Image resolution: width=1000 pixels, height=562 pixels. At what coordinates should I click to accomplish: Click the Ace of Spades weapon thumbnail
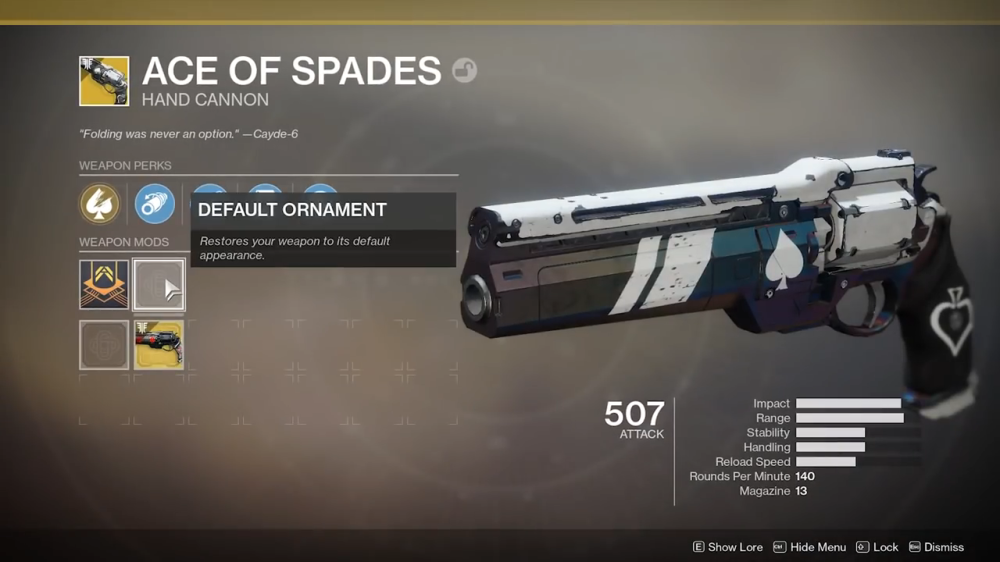tap(104, 81)
